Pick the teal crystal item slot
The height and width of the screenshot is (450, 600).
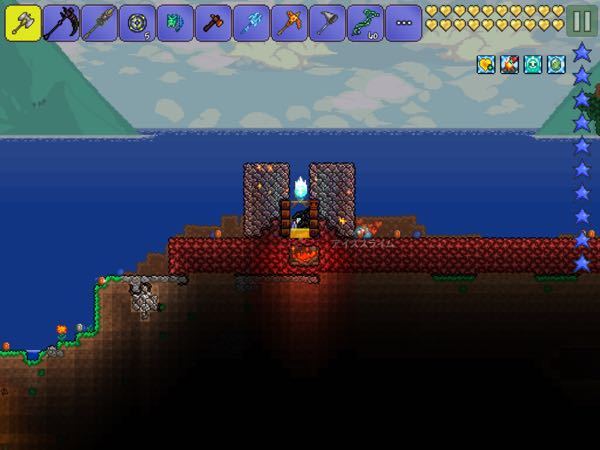coord(175,22)
